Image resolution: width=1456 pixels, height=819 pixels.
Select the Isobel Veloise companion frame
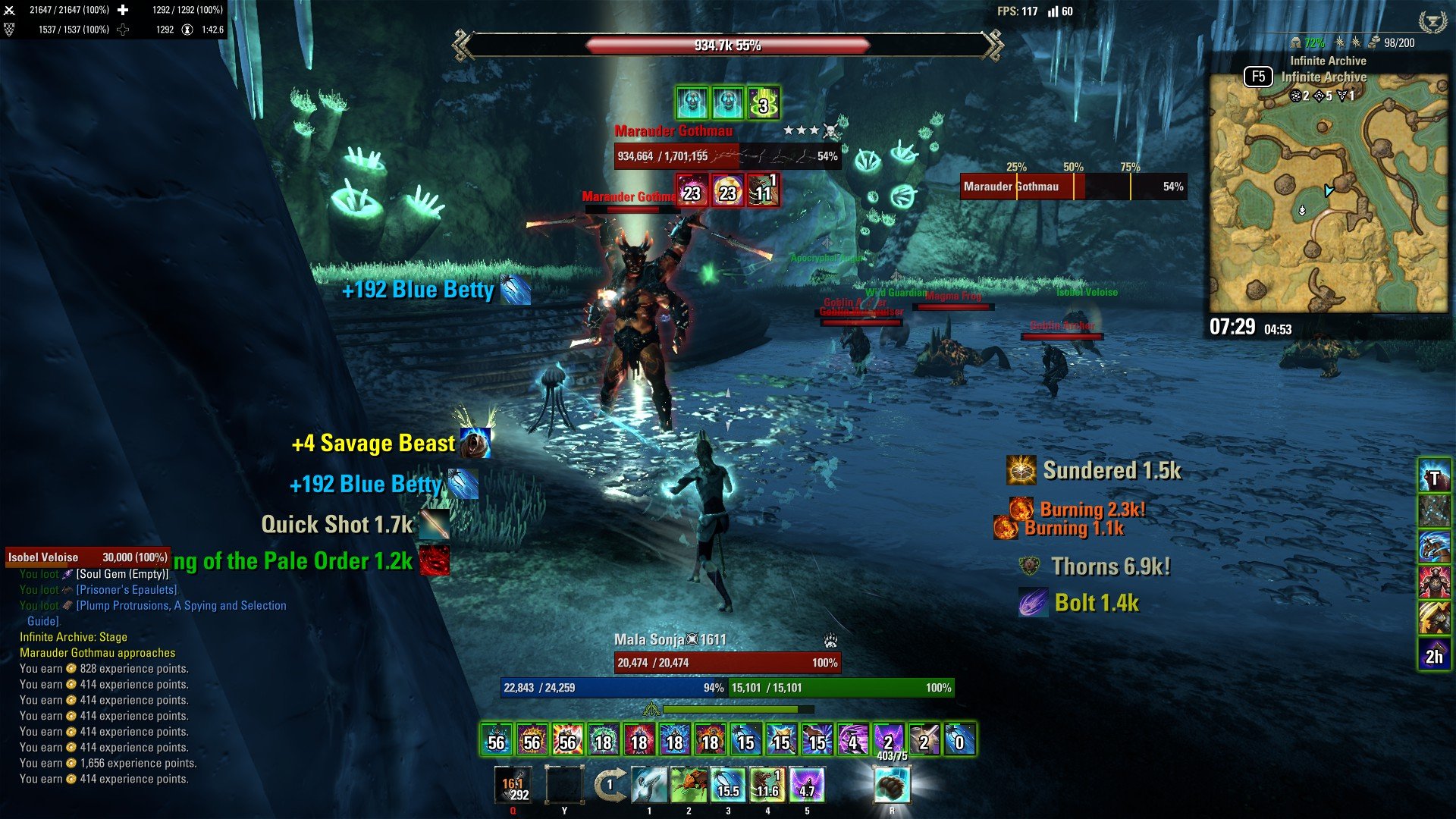click(87, 557)
